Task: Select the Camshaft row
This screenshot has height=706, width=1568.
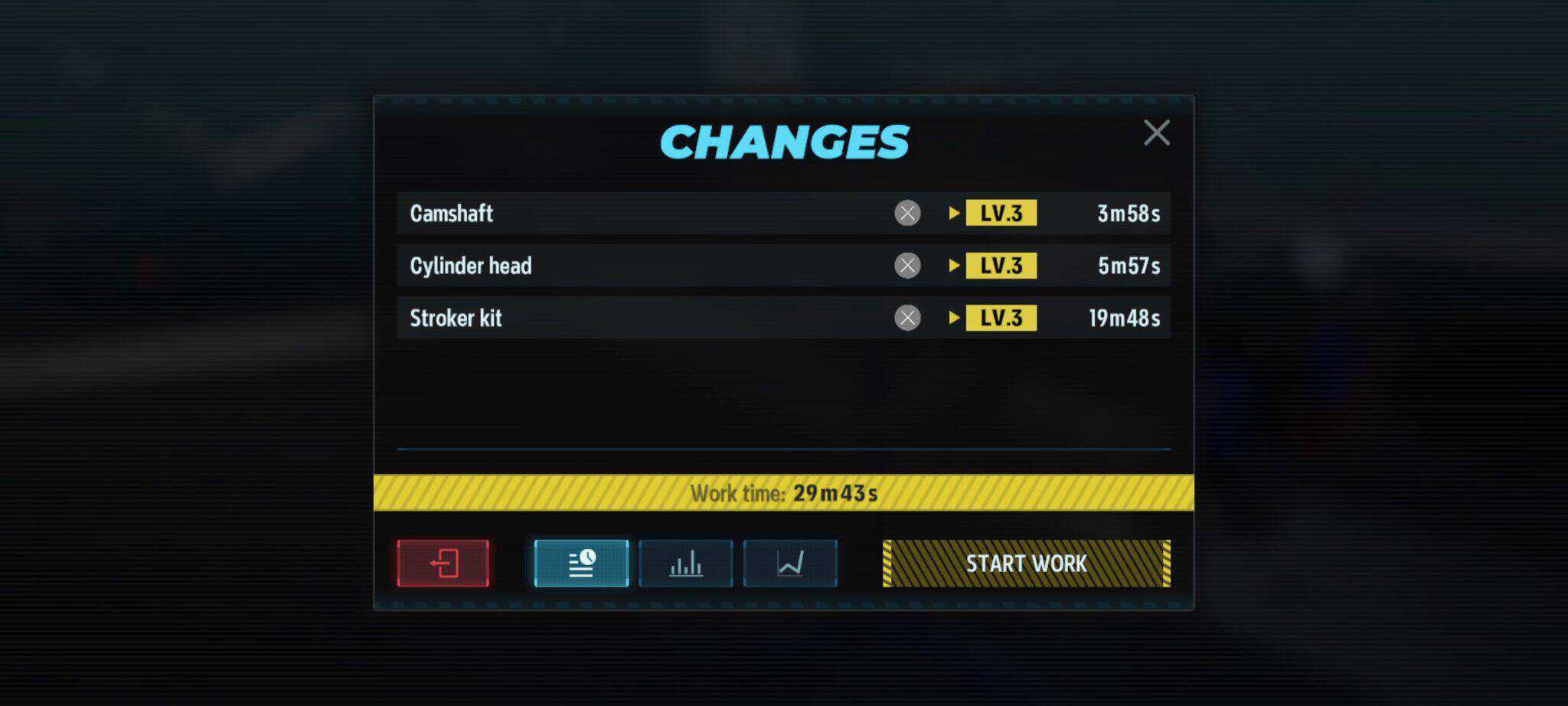Action: [x=612, y=213]
